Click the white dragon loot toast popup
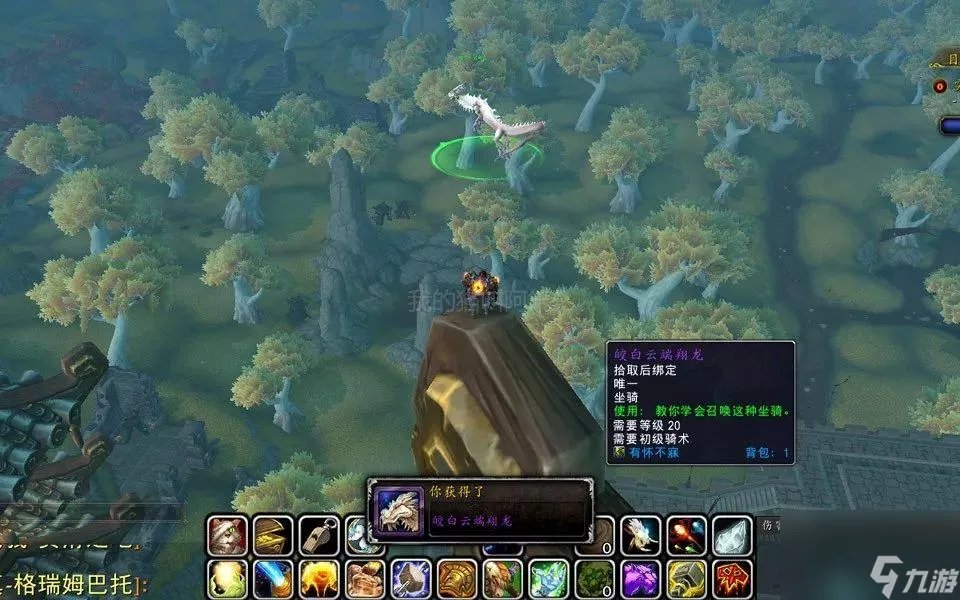The width and height of the screenshot is (960, 600). pyautogui.click(x=478, y=509)
